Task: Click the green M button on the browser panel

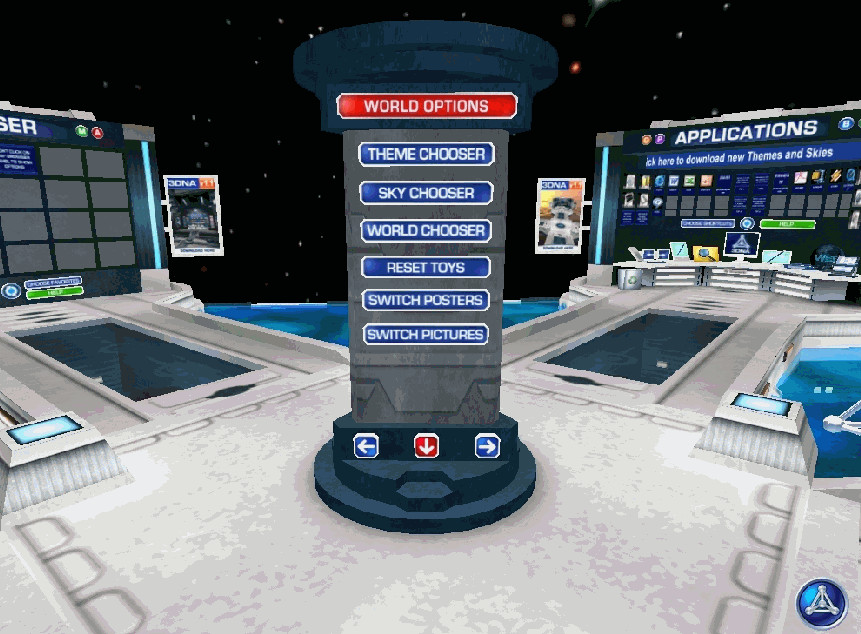Action: pos(81,131)
